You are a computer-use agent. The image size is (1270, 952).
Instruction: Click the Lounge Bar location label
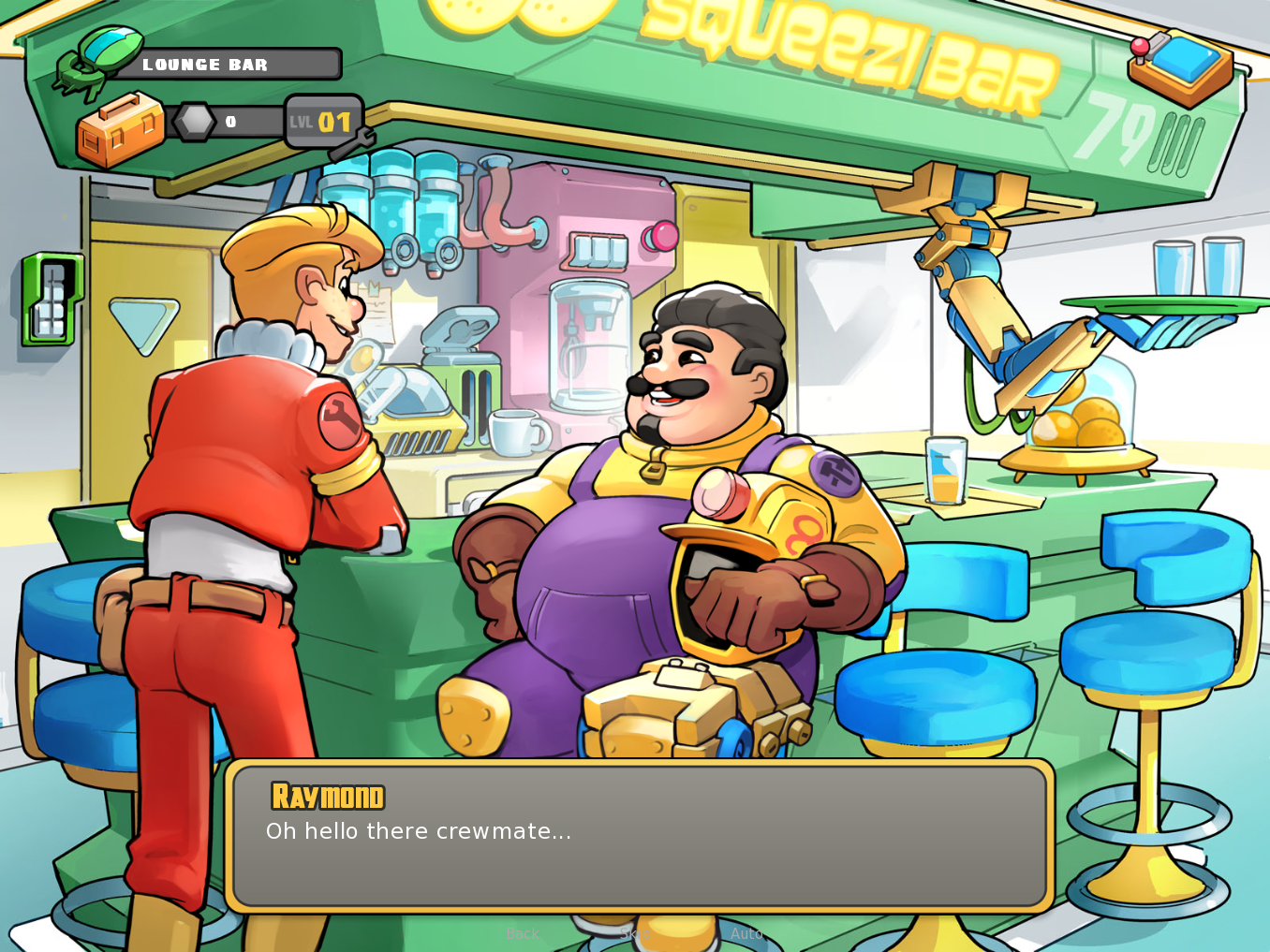tap(225, 65)
